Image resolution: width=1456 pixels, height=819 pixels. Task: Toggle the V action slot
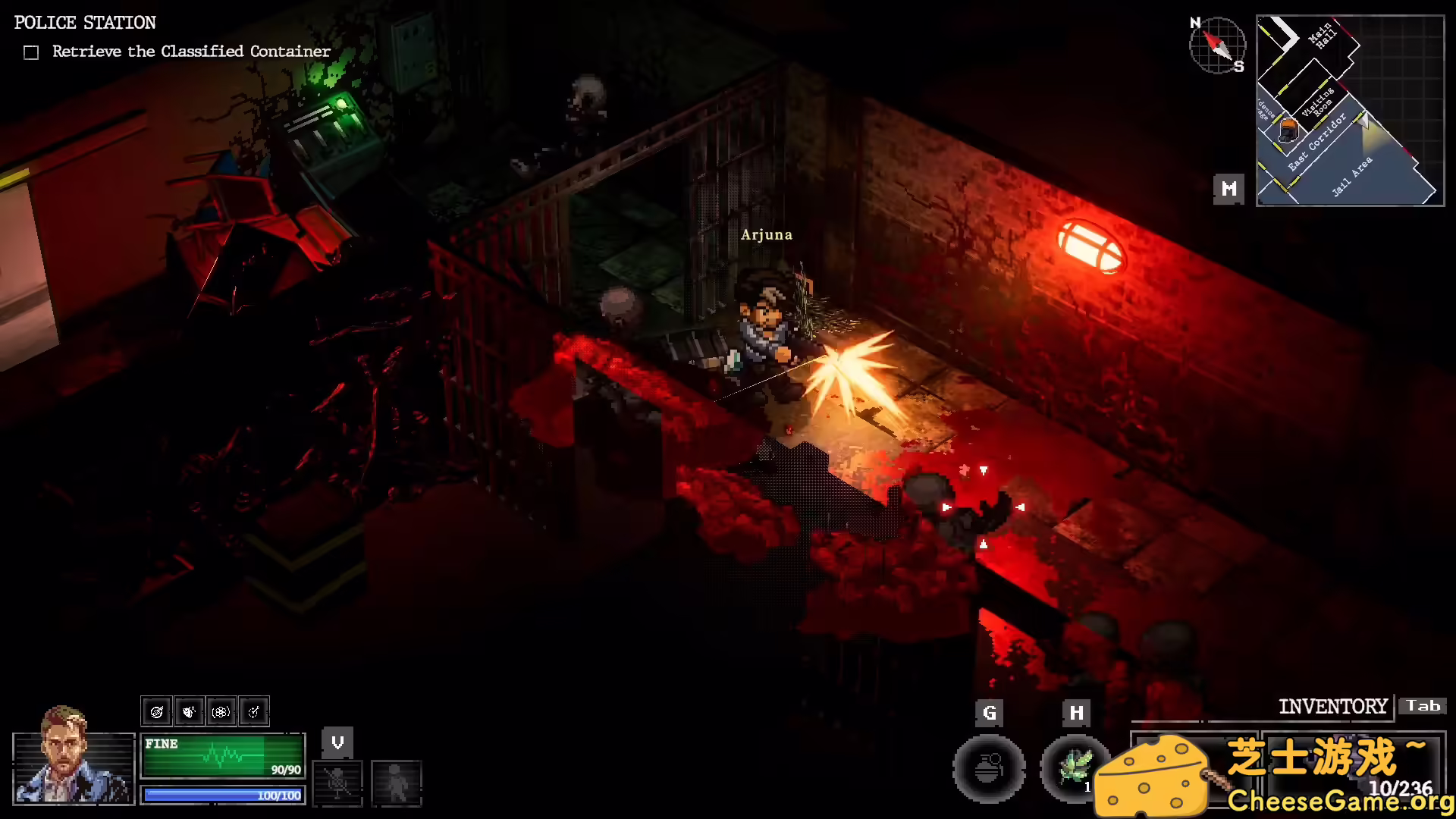click(x=337, y=743)
